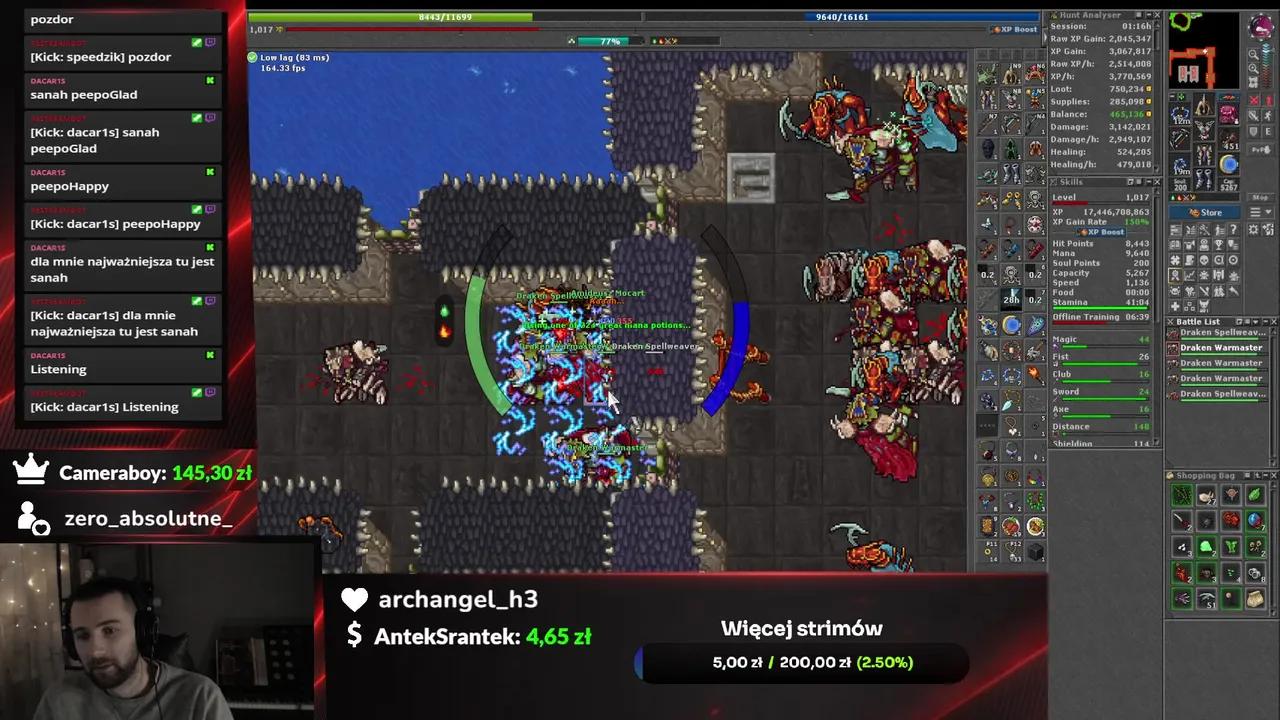1280x720 pixels.
Task: Click the boots equipment slot
Action: 1203,177
